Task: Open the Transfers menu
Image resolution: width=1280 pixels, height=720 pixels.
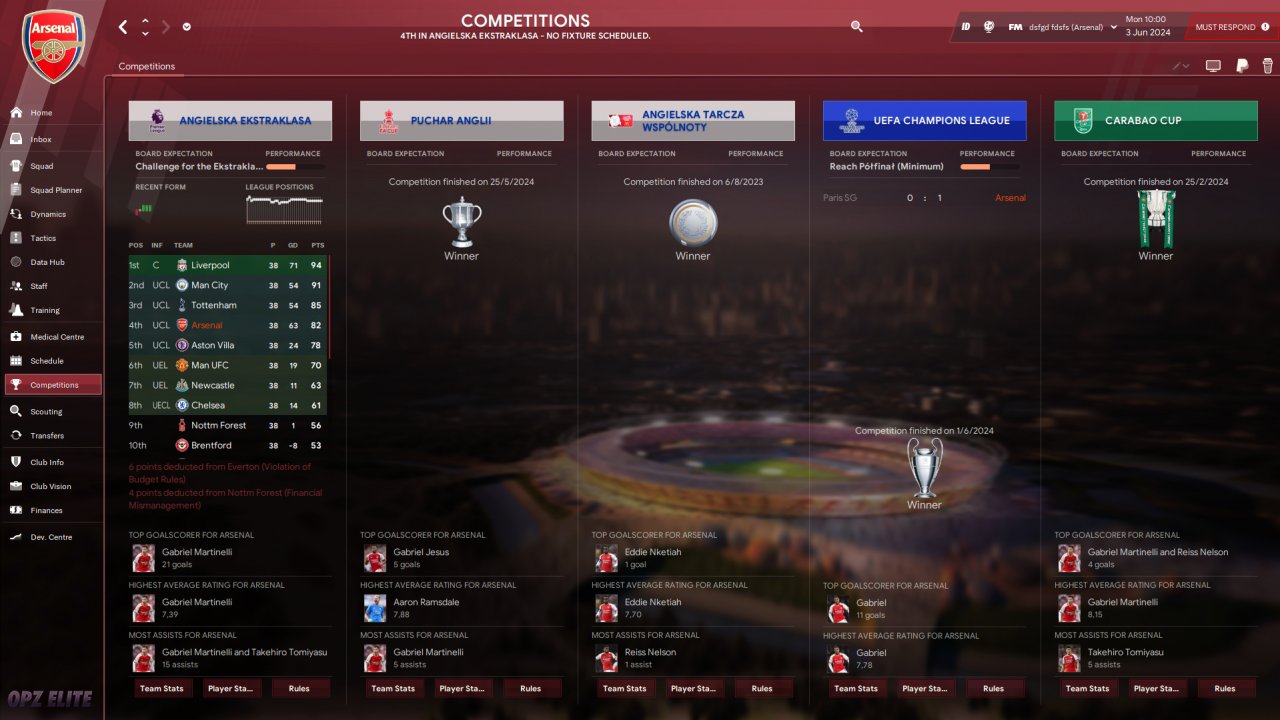Action: (x=46, y=436)
